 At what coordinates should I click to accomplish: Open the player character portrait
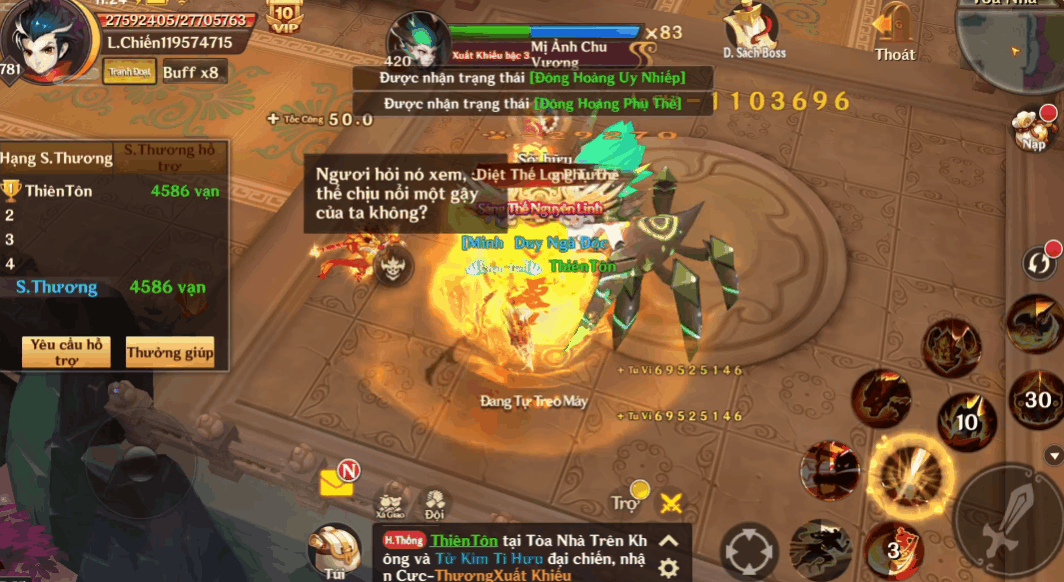[42, 42]
